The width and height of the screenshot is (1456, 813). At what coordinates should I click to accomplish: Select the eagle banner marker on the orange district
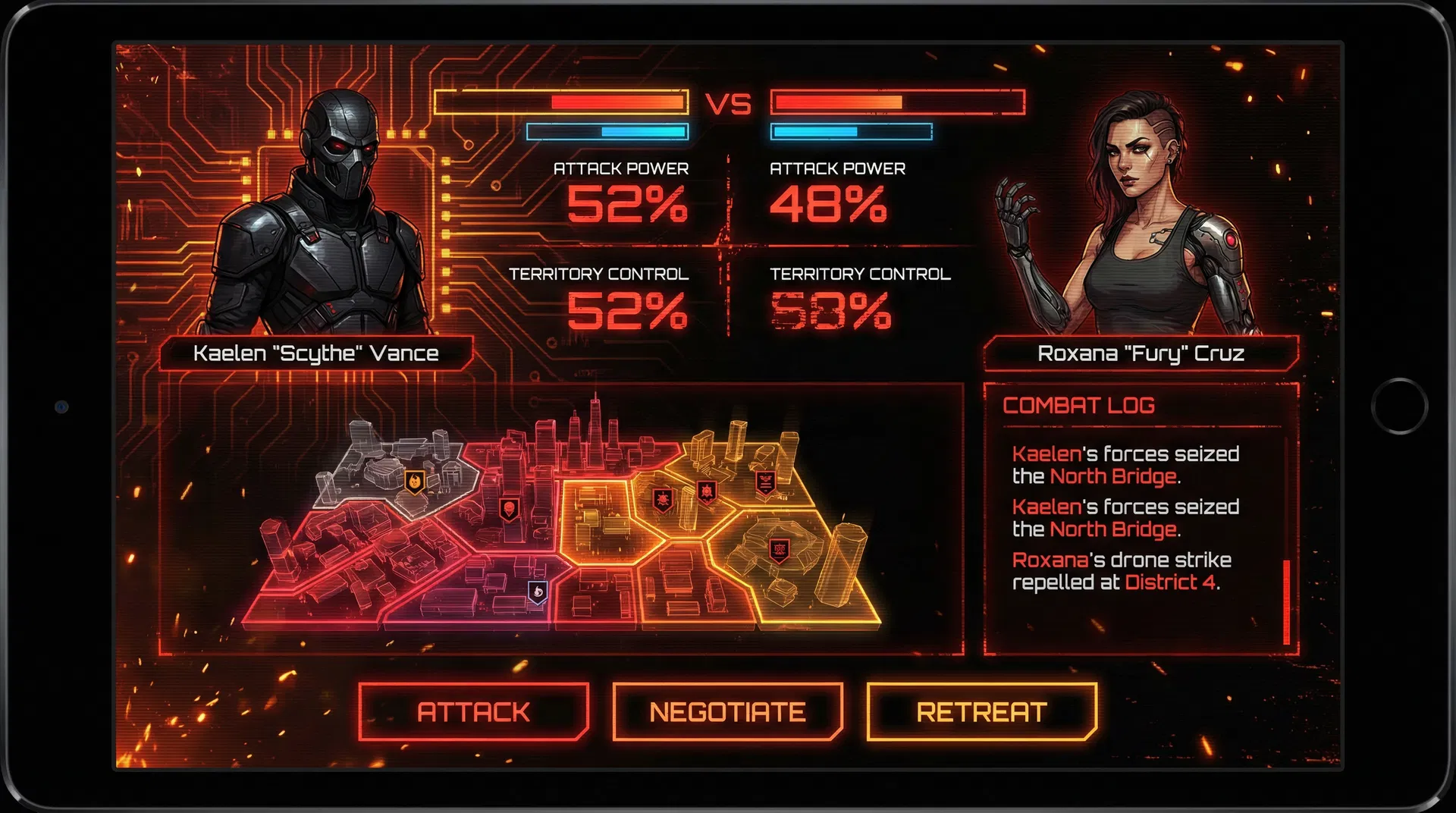point(764,483)
